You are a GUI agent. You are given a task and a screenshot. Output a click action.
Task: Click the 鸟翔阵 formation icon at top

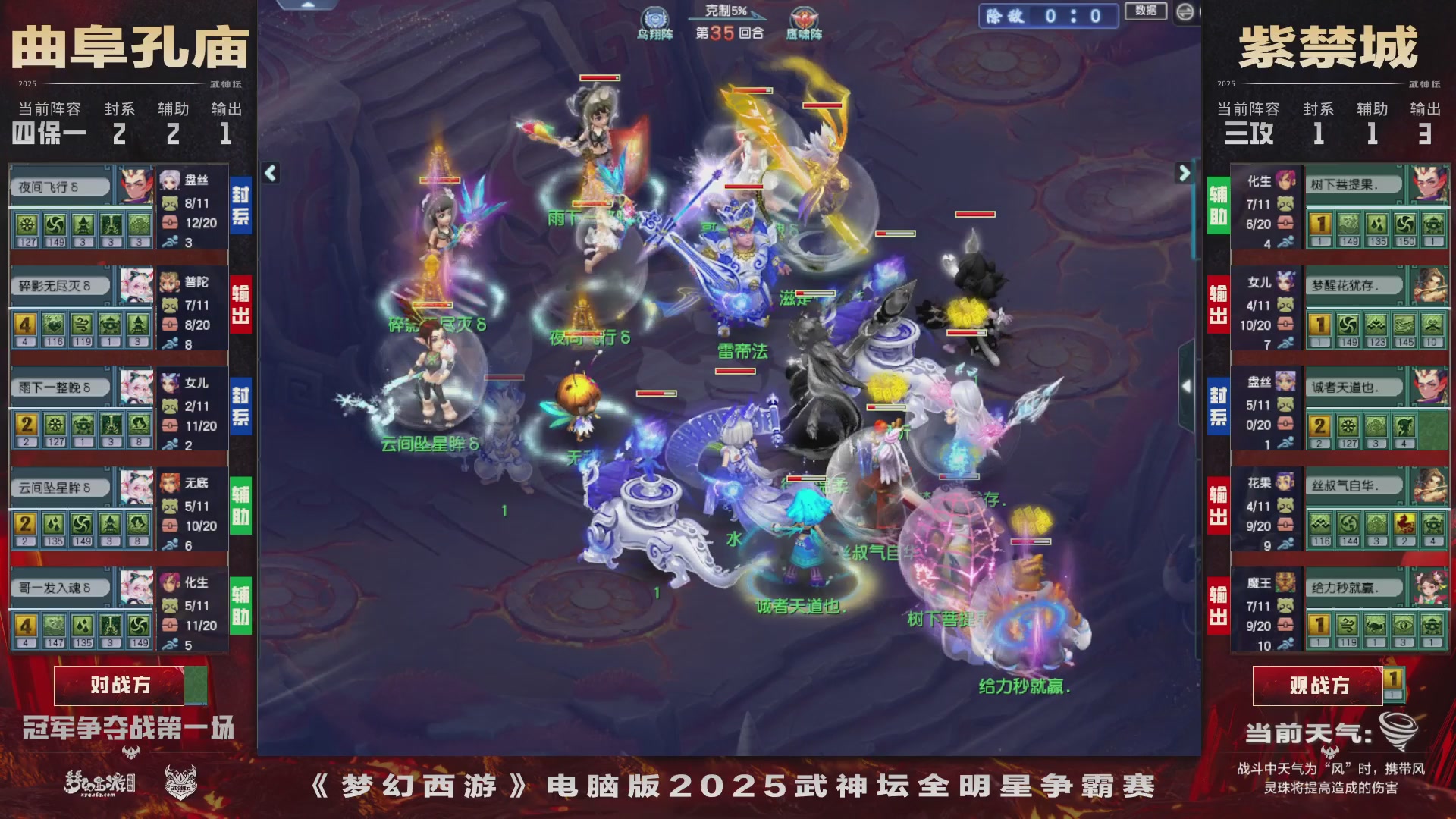point(654,16)
